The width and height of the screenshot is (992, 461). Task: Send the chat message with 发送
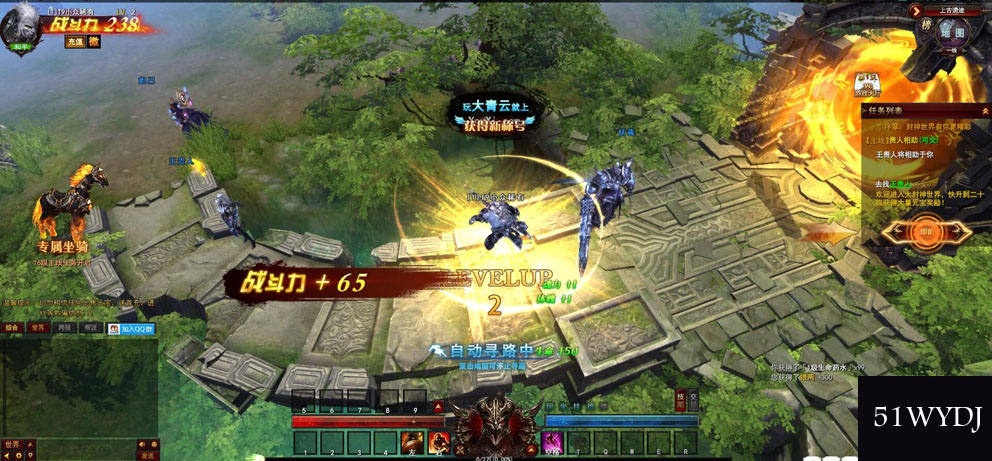[x=147, y=455]
